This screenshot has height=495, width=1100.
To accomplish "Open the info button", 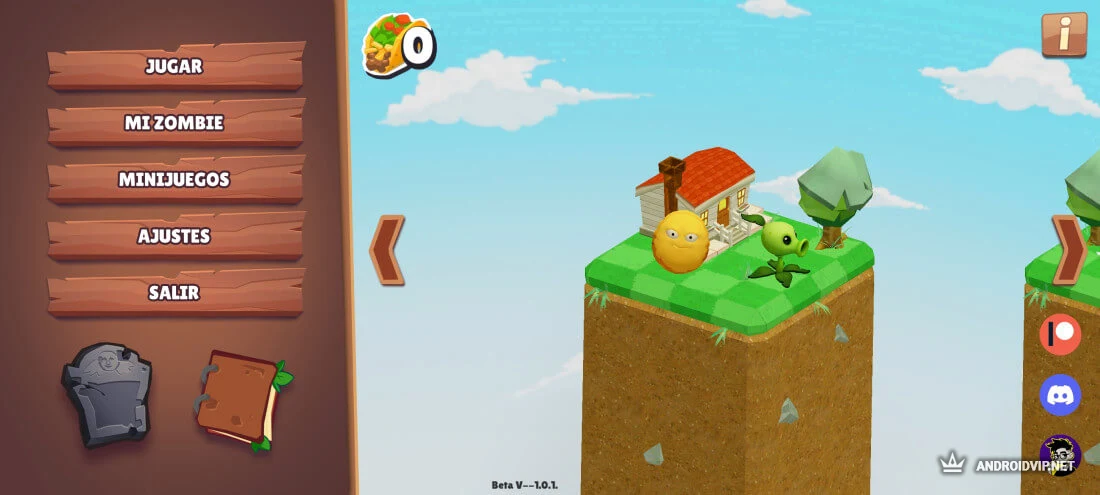I will [x=1063, y=35].
